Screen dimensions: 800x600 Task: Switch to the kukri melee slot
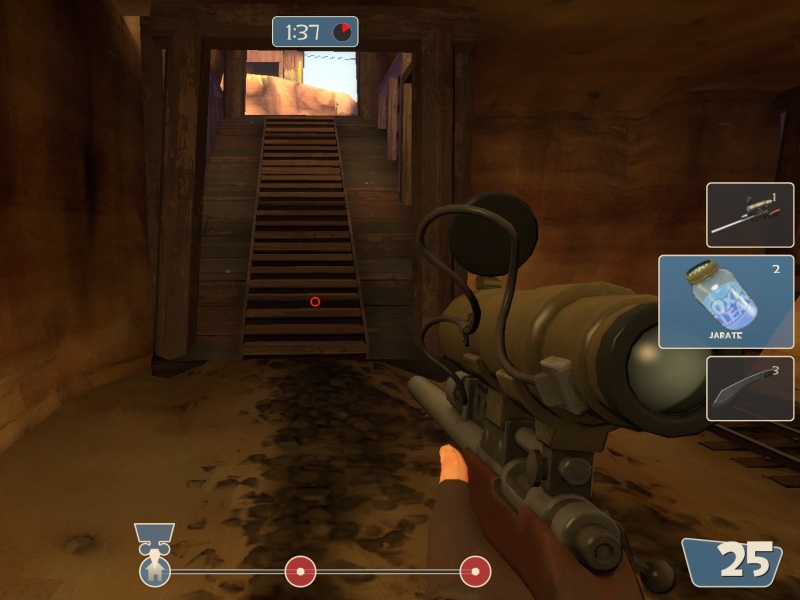pos(750,388)
